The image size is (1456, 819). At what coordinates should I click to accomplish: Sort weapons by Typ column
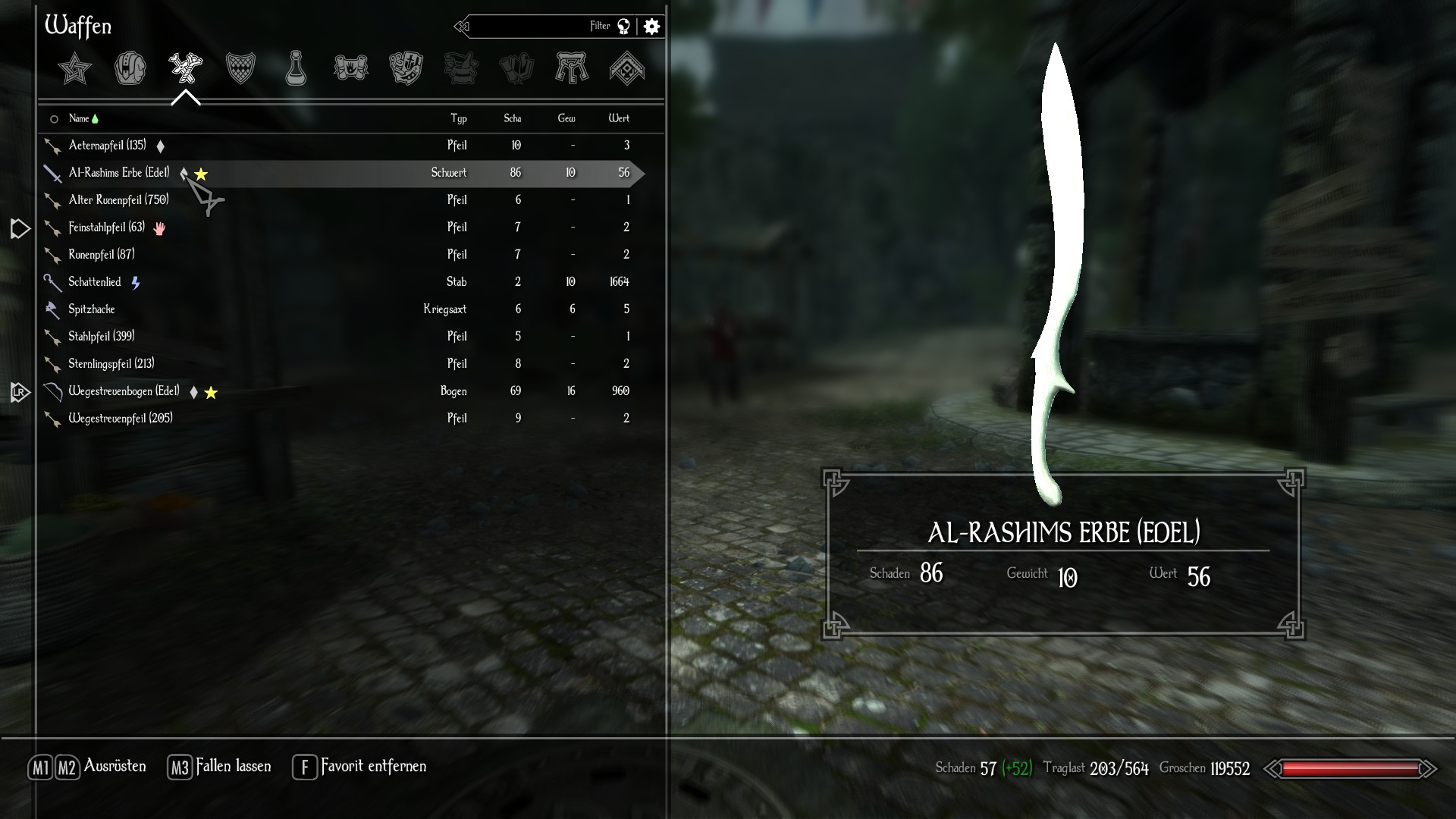[458, 118]
